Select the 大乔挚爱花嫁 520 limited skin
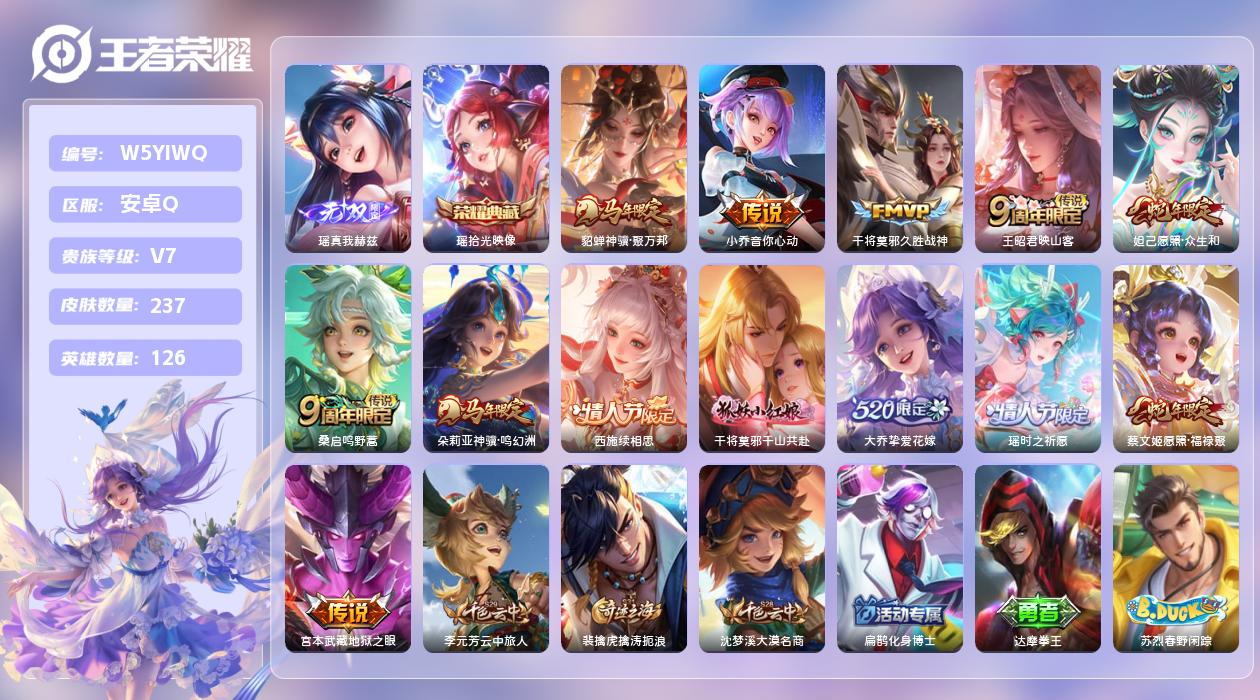The image size is (1260, 700). [900, 358]
